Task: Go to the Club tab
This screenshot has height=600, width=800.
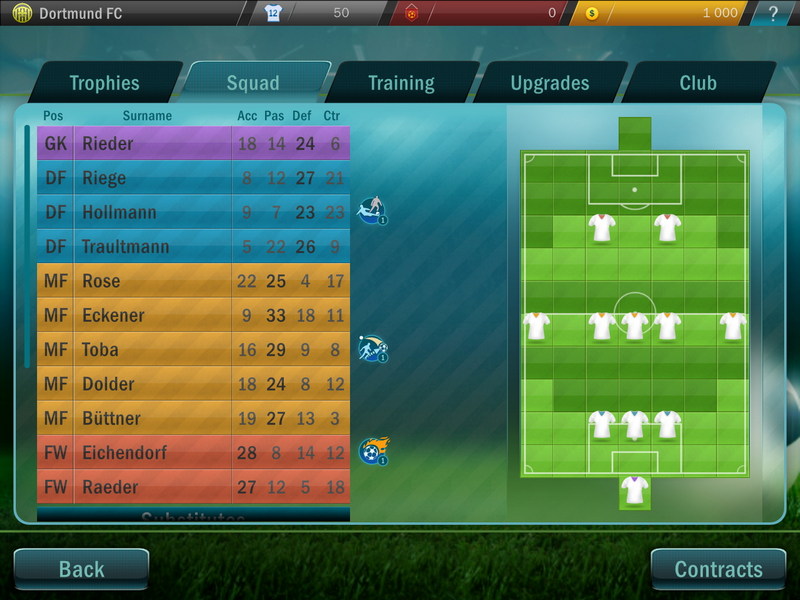Action: click(698, 83)
